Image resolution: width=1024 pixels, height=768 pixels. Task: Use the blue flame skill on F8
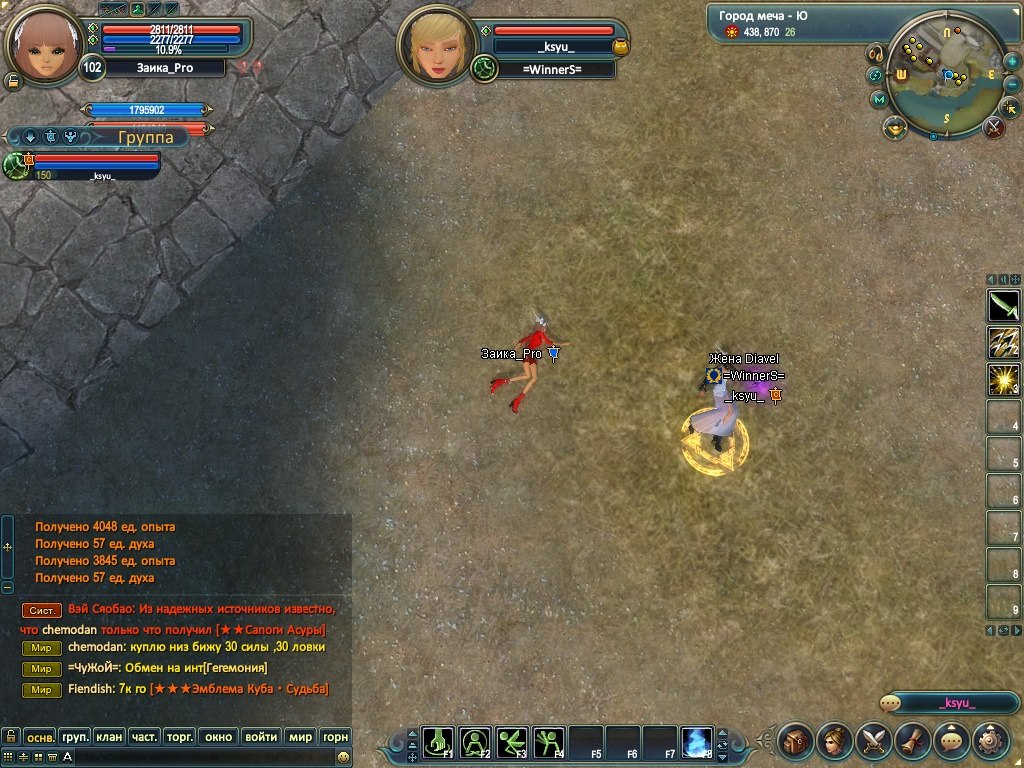point(697,742)
